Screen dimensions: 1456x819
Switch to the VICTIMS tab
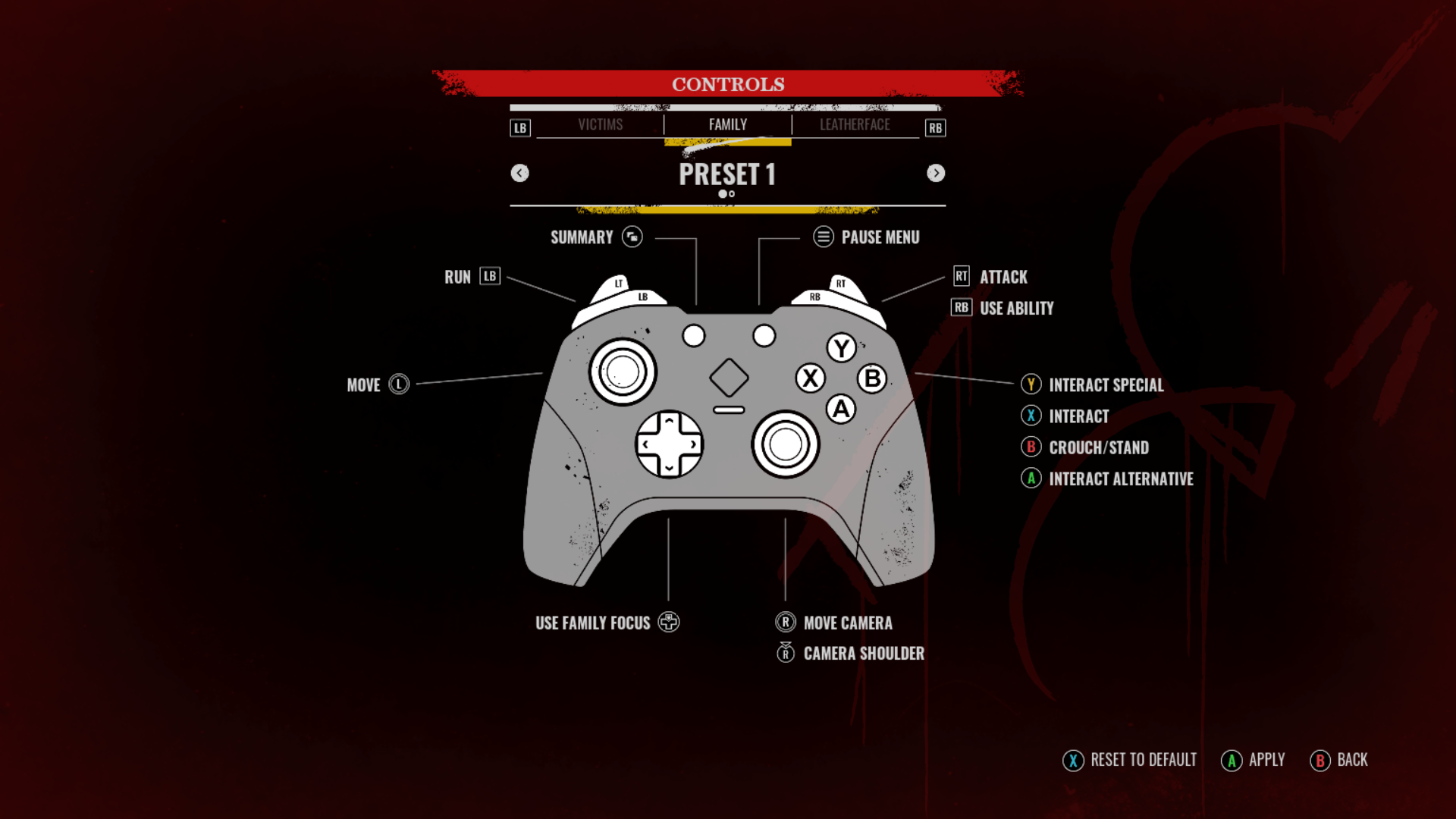click(x=600, y=124)
